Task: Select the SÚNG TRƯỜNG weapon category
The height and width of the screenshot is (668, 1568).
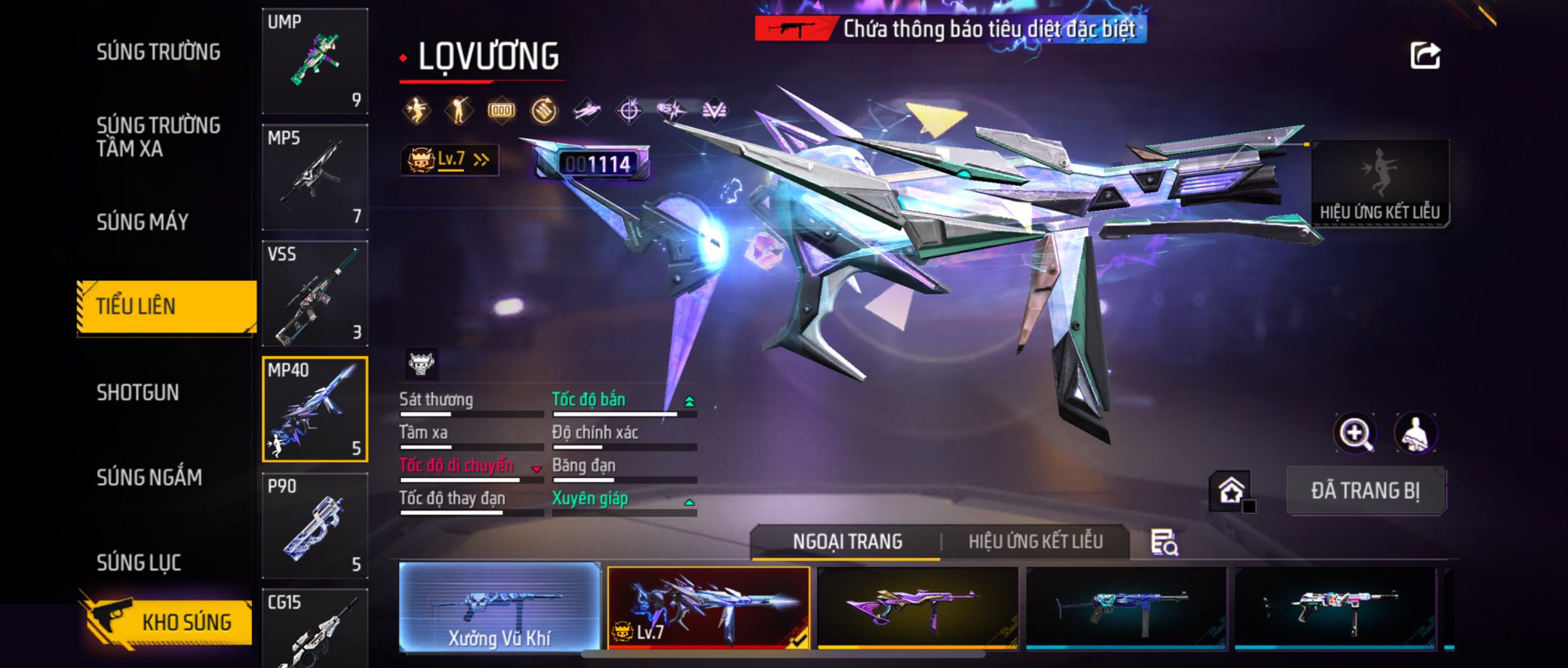Action: 159,52
